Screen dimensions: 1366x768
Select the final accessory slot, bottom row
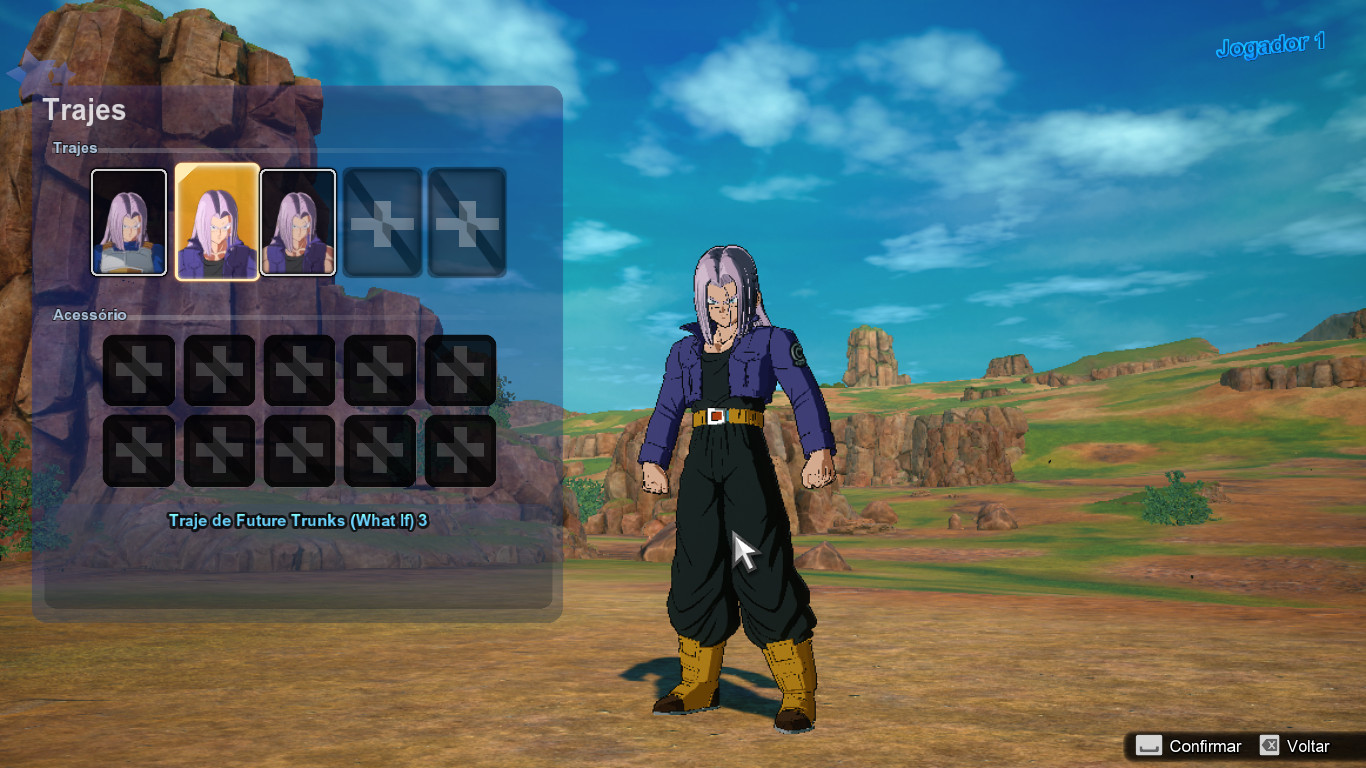[459, 450]
